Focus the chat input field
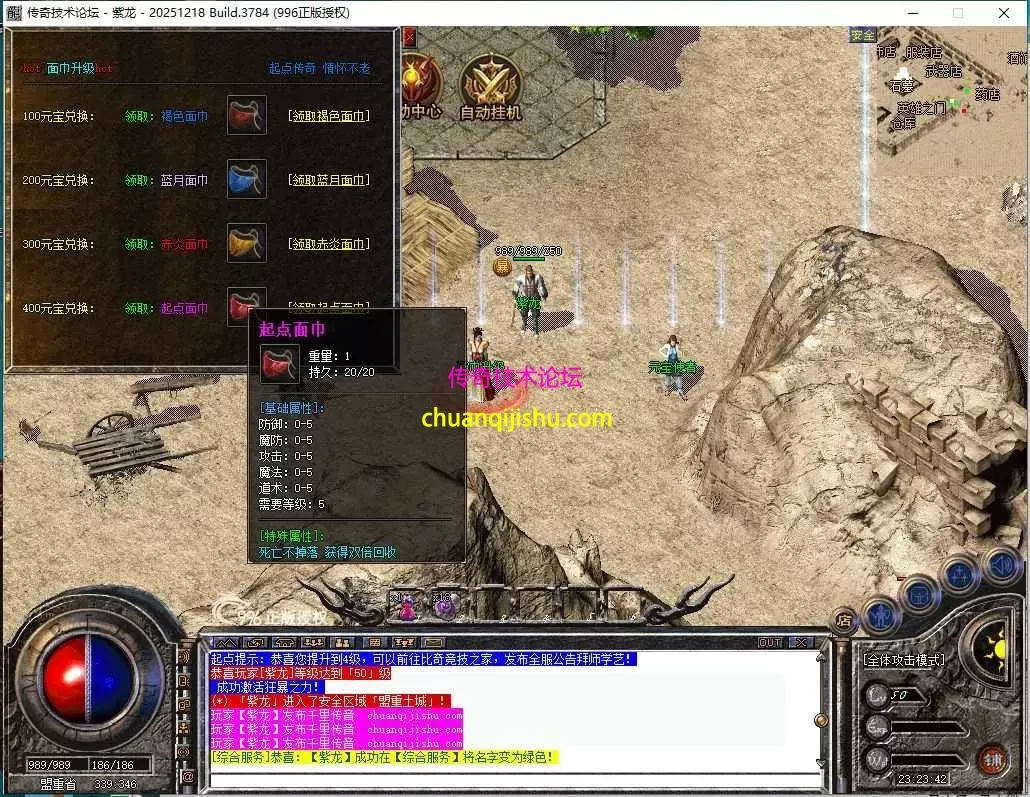 [x=510, y=779]
